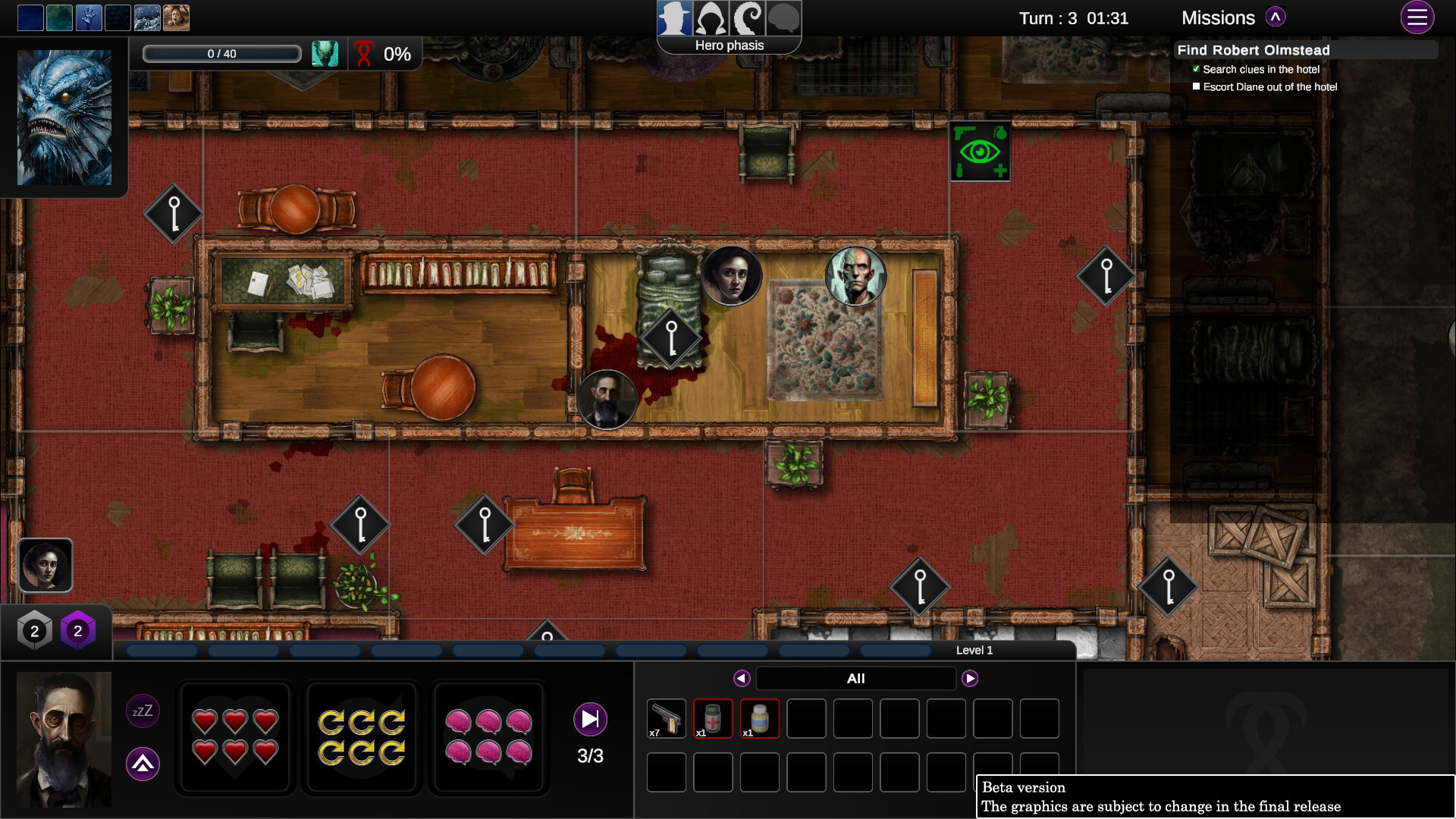Select the red-cross medicine bottle item

coord(712,717)
